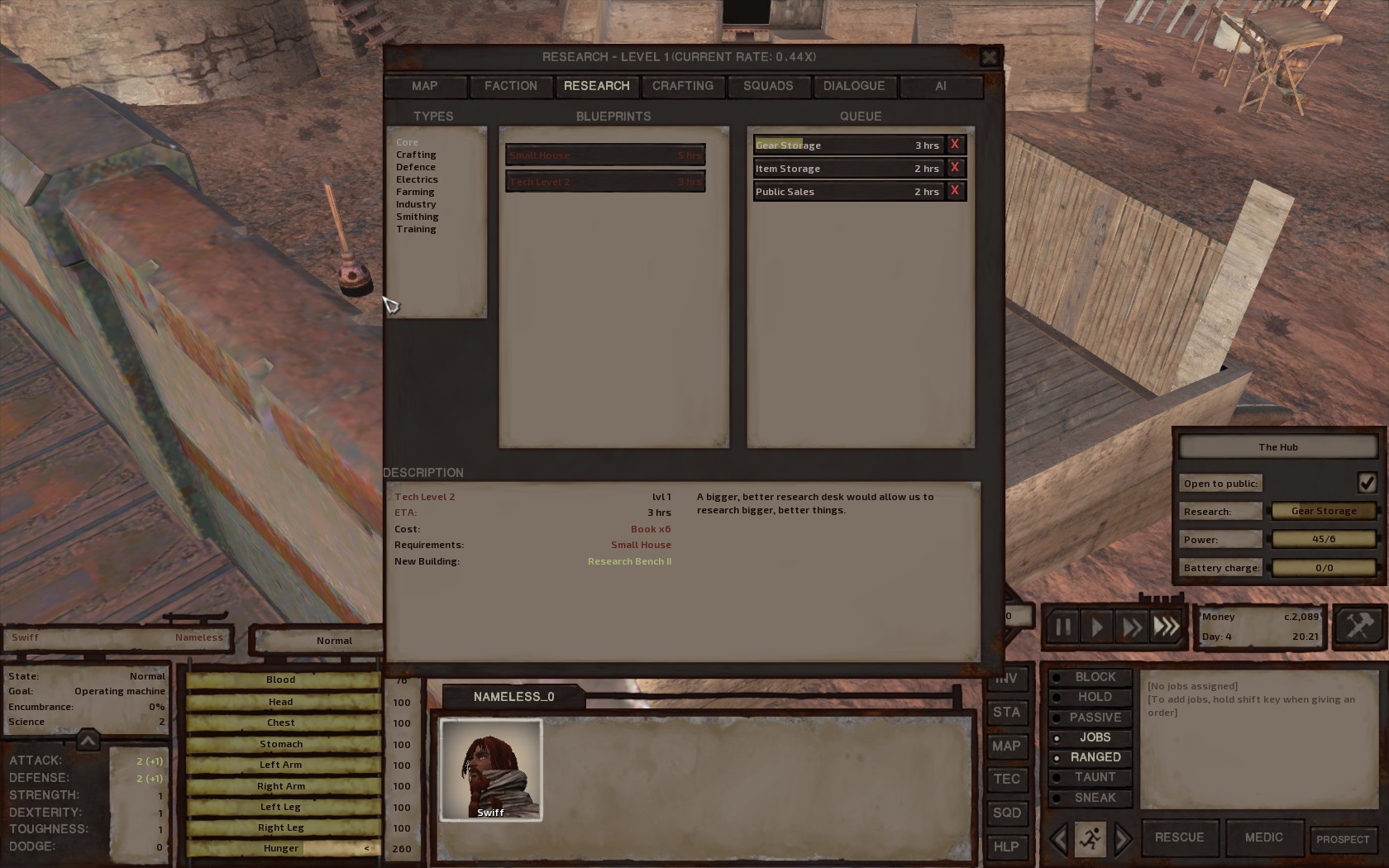Choose the Smithing research type

[x=418, y=217]
